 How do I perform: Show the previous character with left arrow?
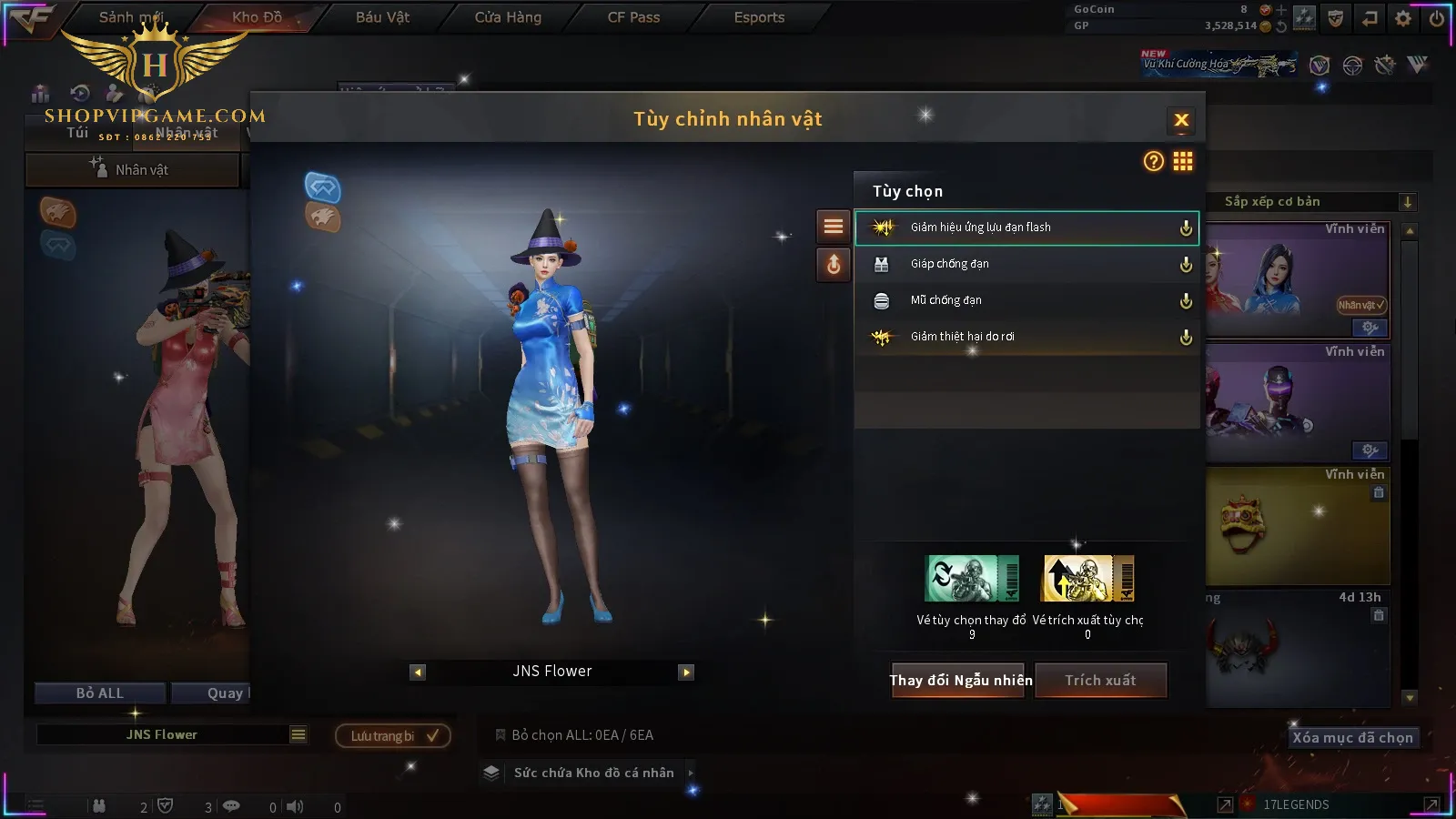418,672
